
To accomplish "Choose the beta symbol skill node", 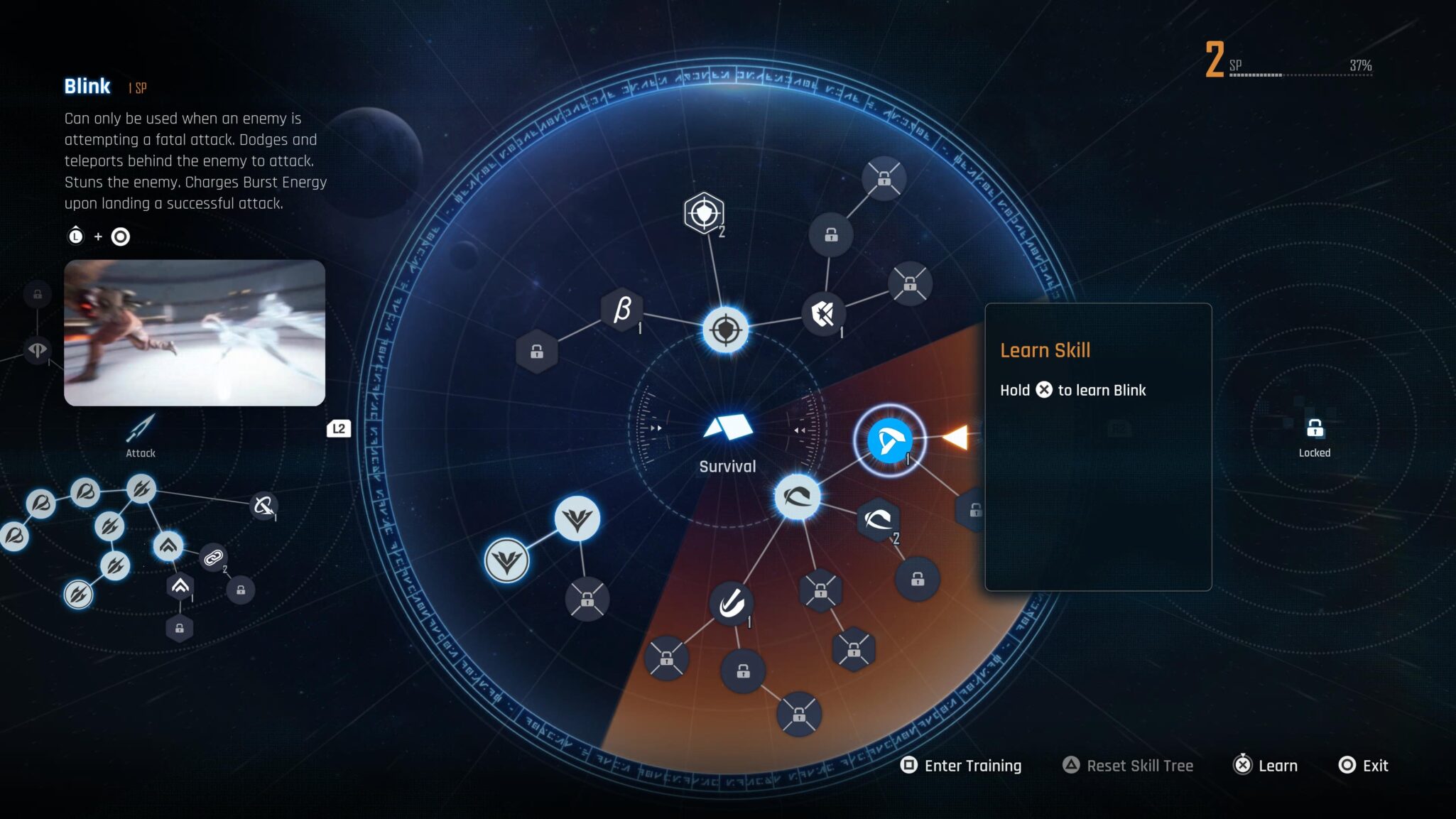I will pos(622,310).
